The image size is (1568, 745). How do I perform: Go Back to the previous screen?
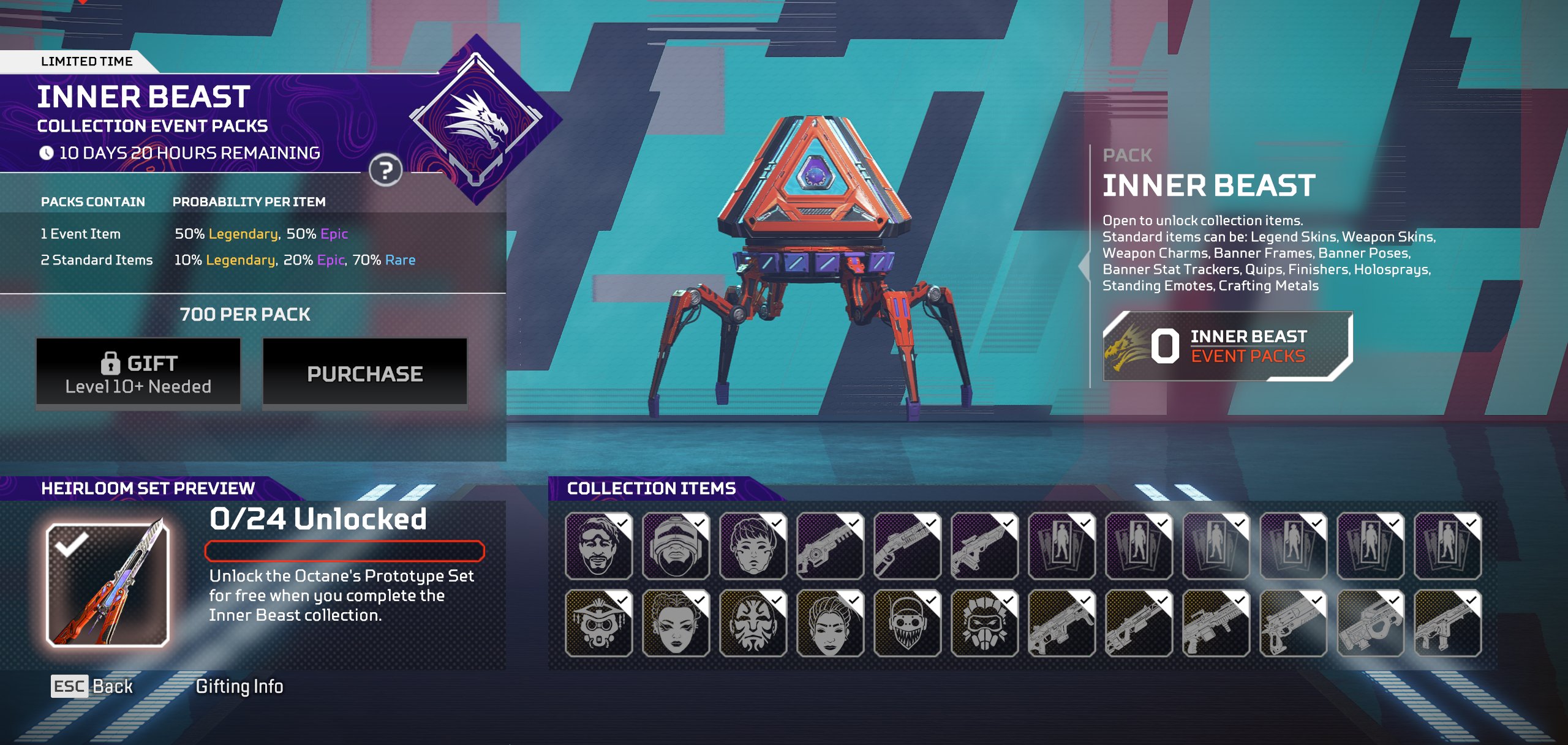point(92,686)
